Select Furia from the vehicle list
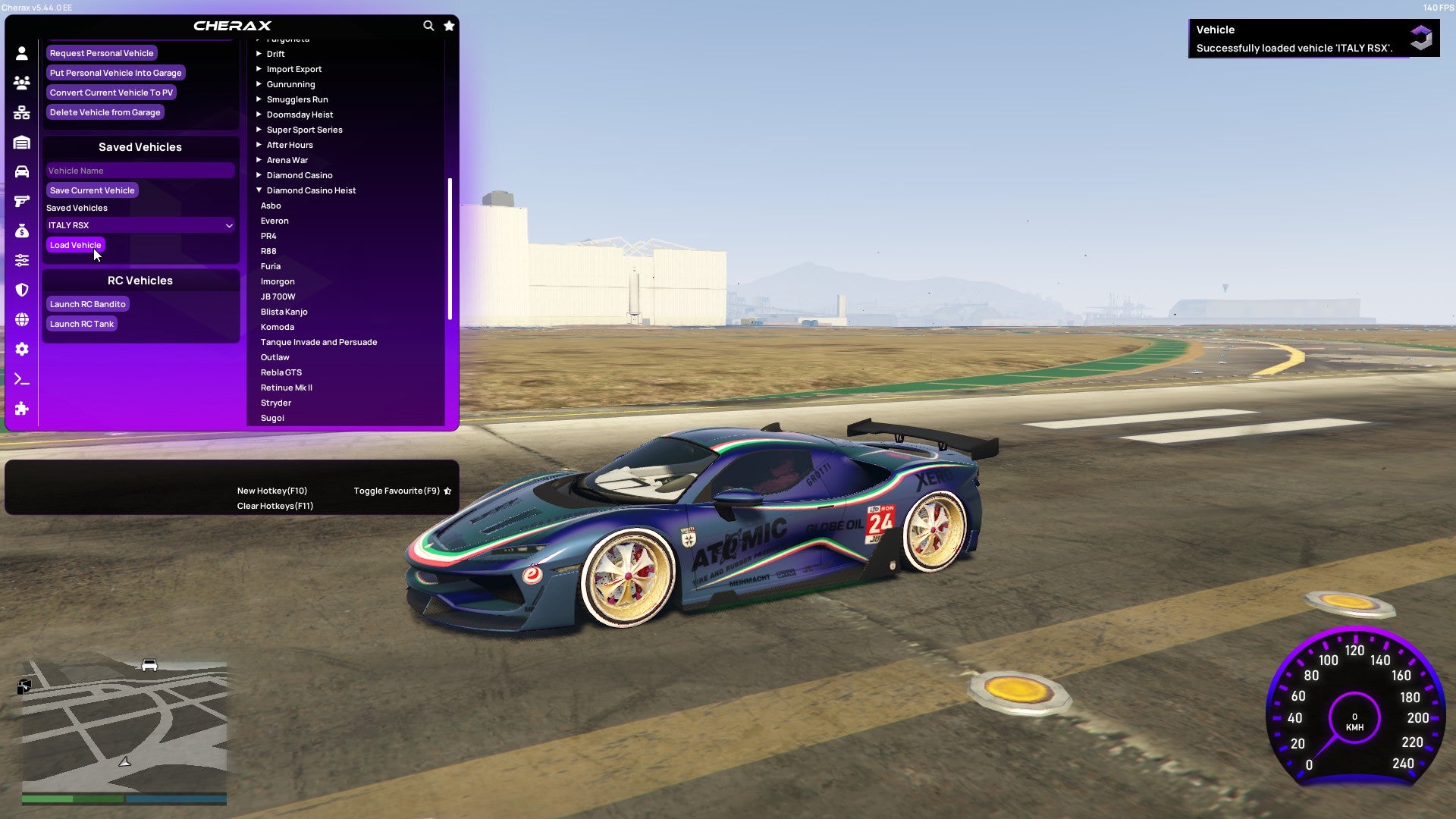 point(271,266)
